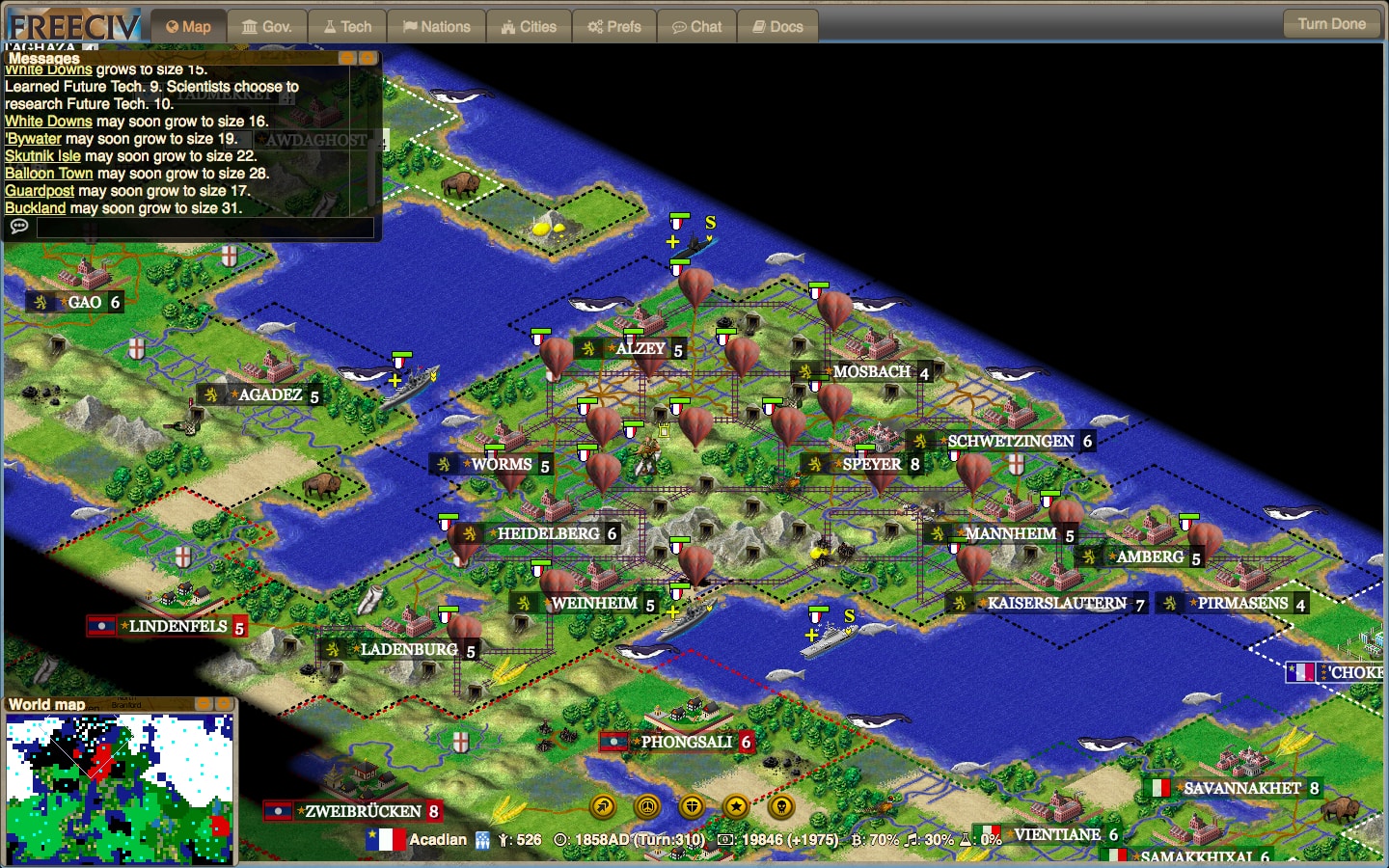Open the Prefs tab
The image size is (1389, 868).
tap(614, 27)
